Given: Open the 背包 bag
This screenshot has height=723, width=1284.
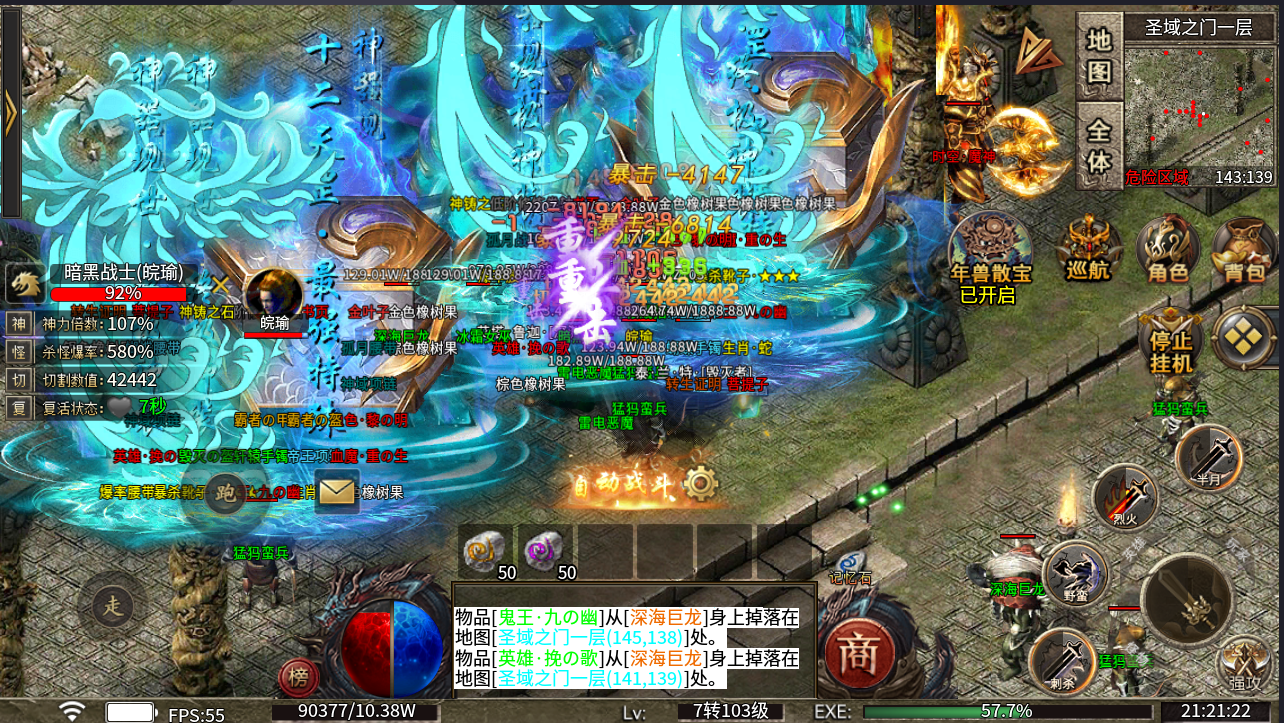Looking at the screenshot, I should coord(1244,249).
